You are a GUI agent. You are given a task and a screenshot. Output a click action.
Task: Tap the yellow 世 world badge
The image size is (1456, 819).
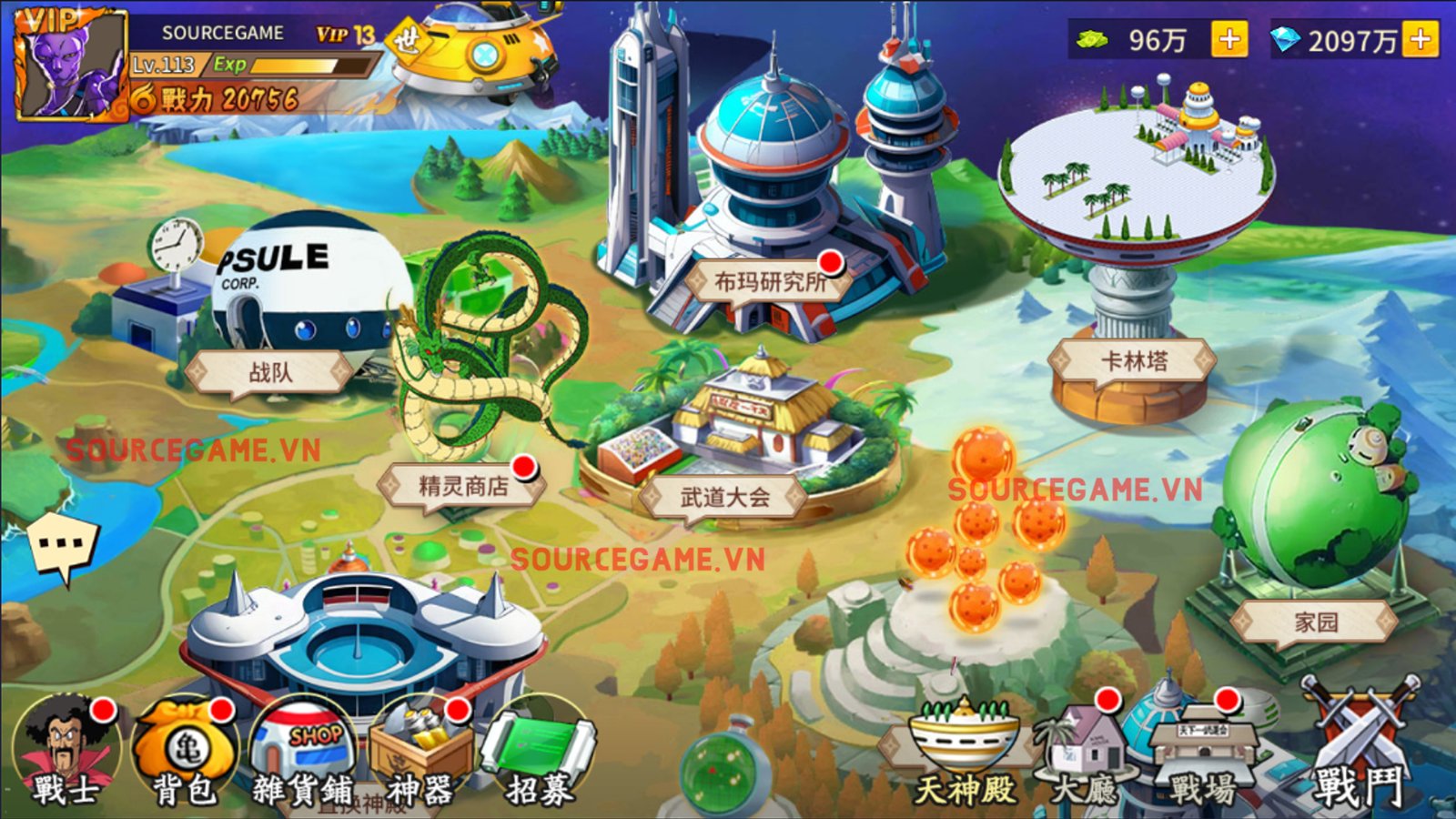[407, 40]
